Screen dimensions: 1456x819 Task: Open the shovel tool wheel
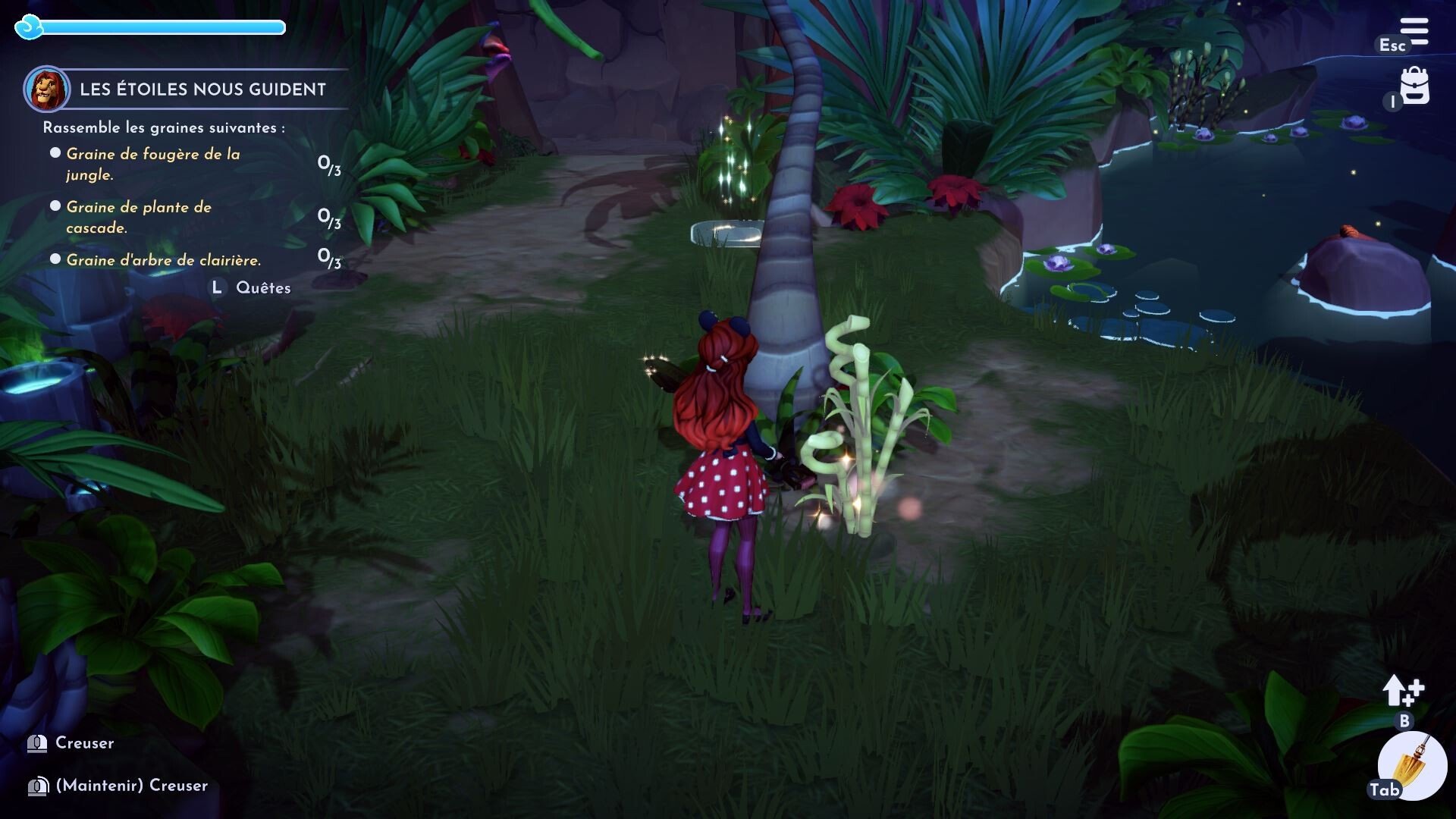tap(1412, 766)
